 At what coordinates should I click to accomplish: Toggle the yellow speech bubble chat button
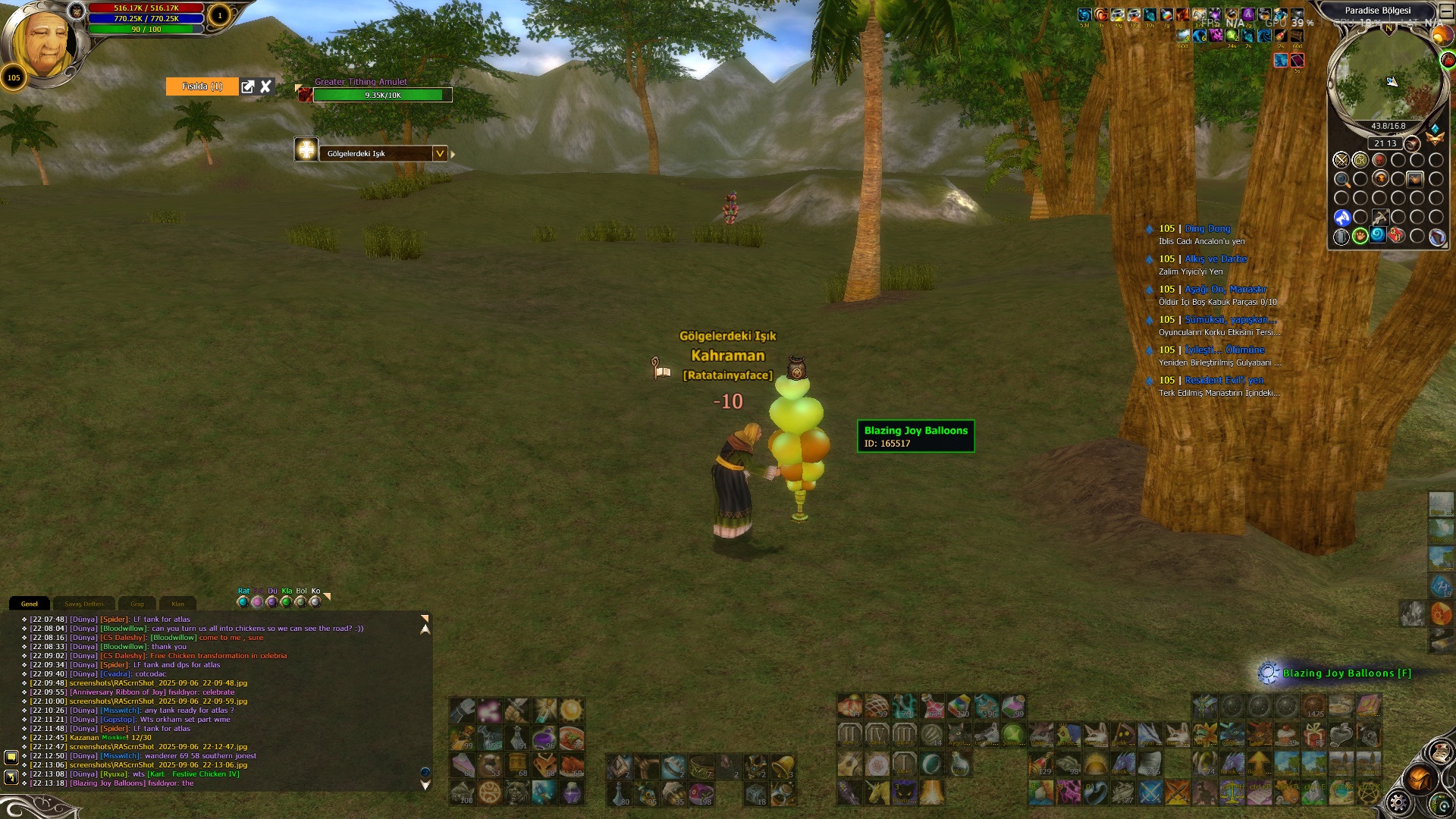click(x=11, y=757)
